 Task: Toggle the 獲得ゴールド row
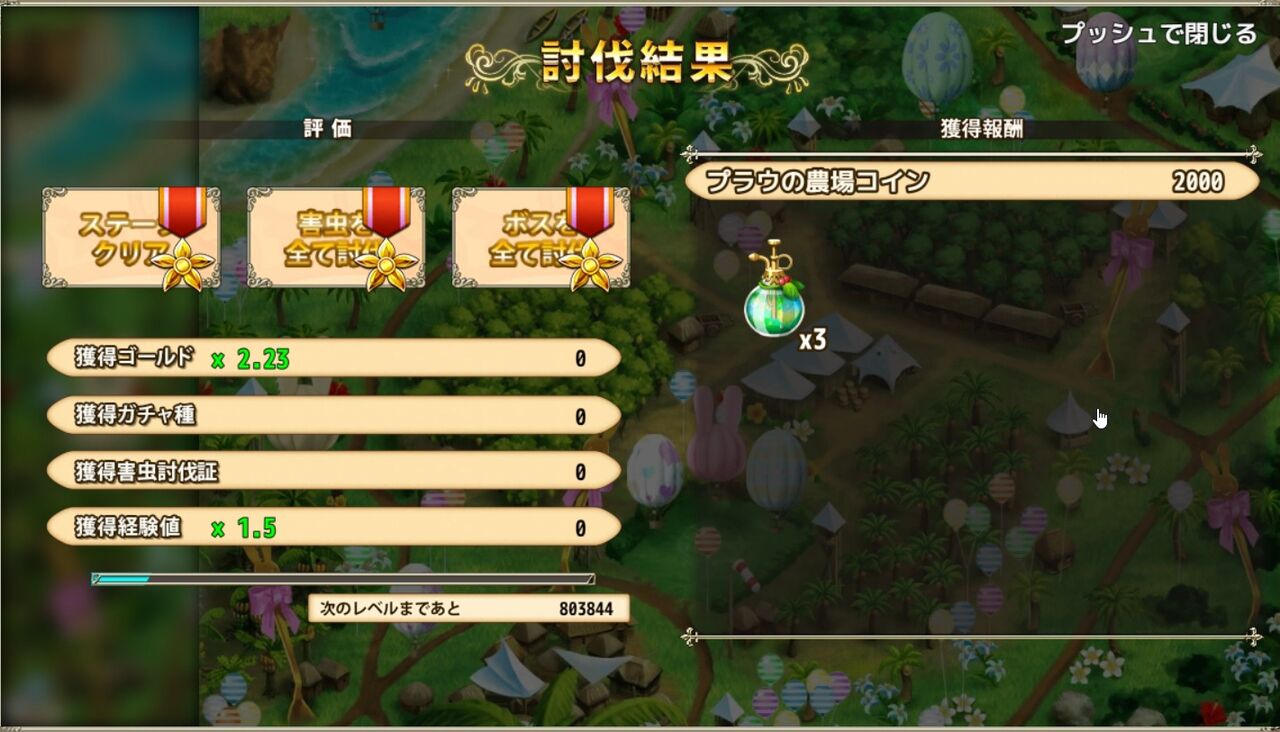335,357
